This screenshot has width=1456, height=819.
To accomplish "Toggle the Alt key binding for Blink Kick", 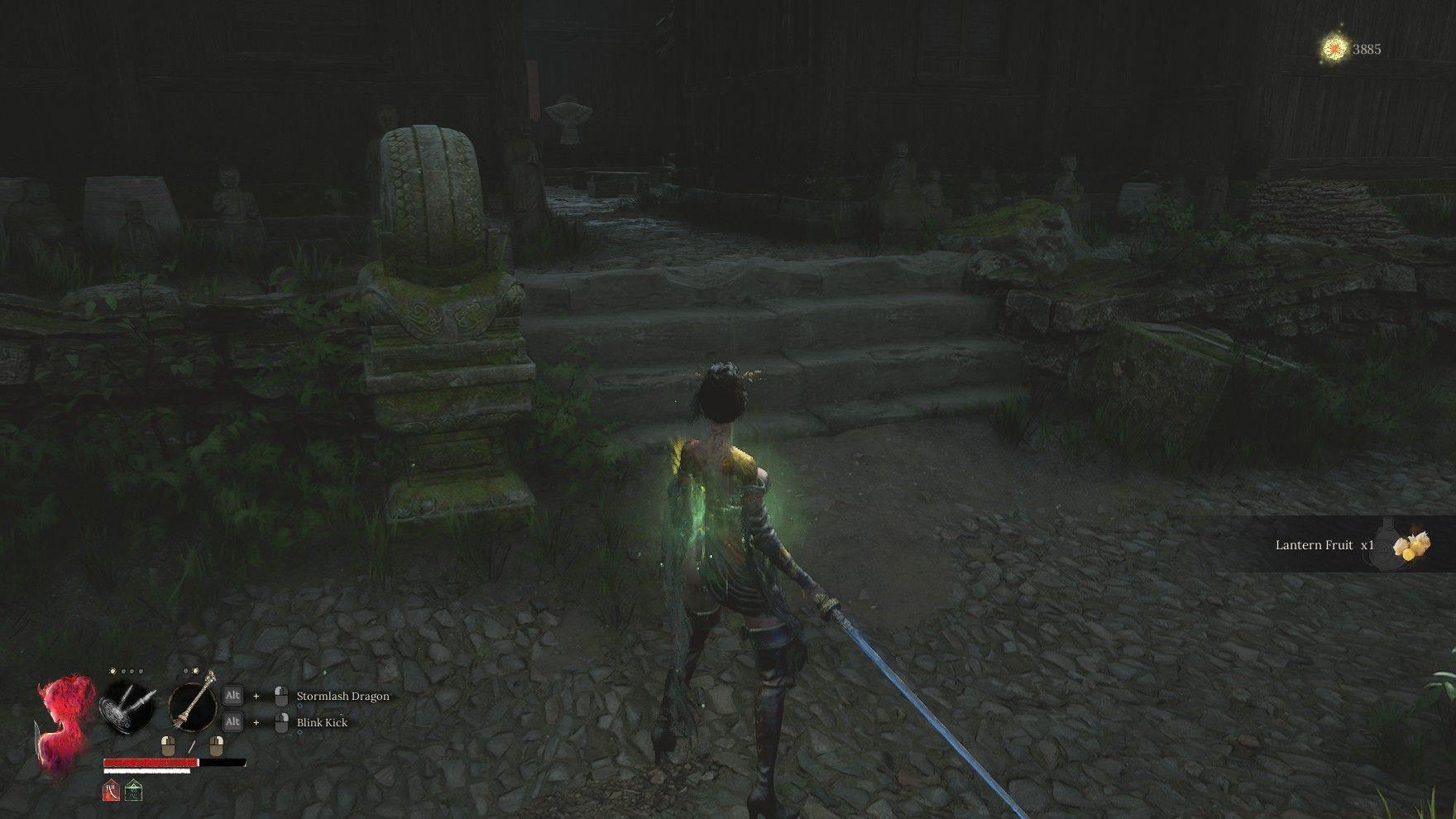I will click(x=232, y=722).
